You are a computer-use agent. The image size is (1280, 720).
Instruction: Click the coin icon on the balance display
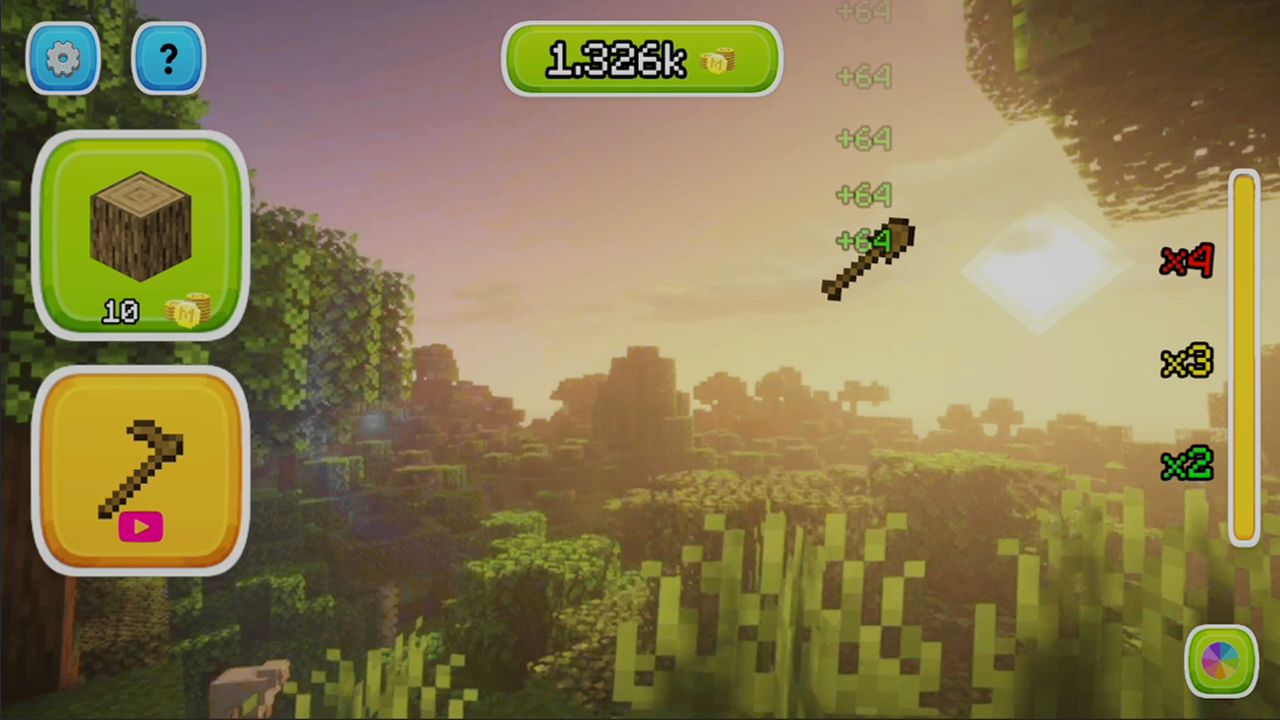click(718, 63)
